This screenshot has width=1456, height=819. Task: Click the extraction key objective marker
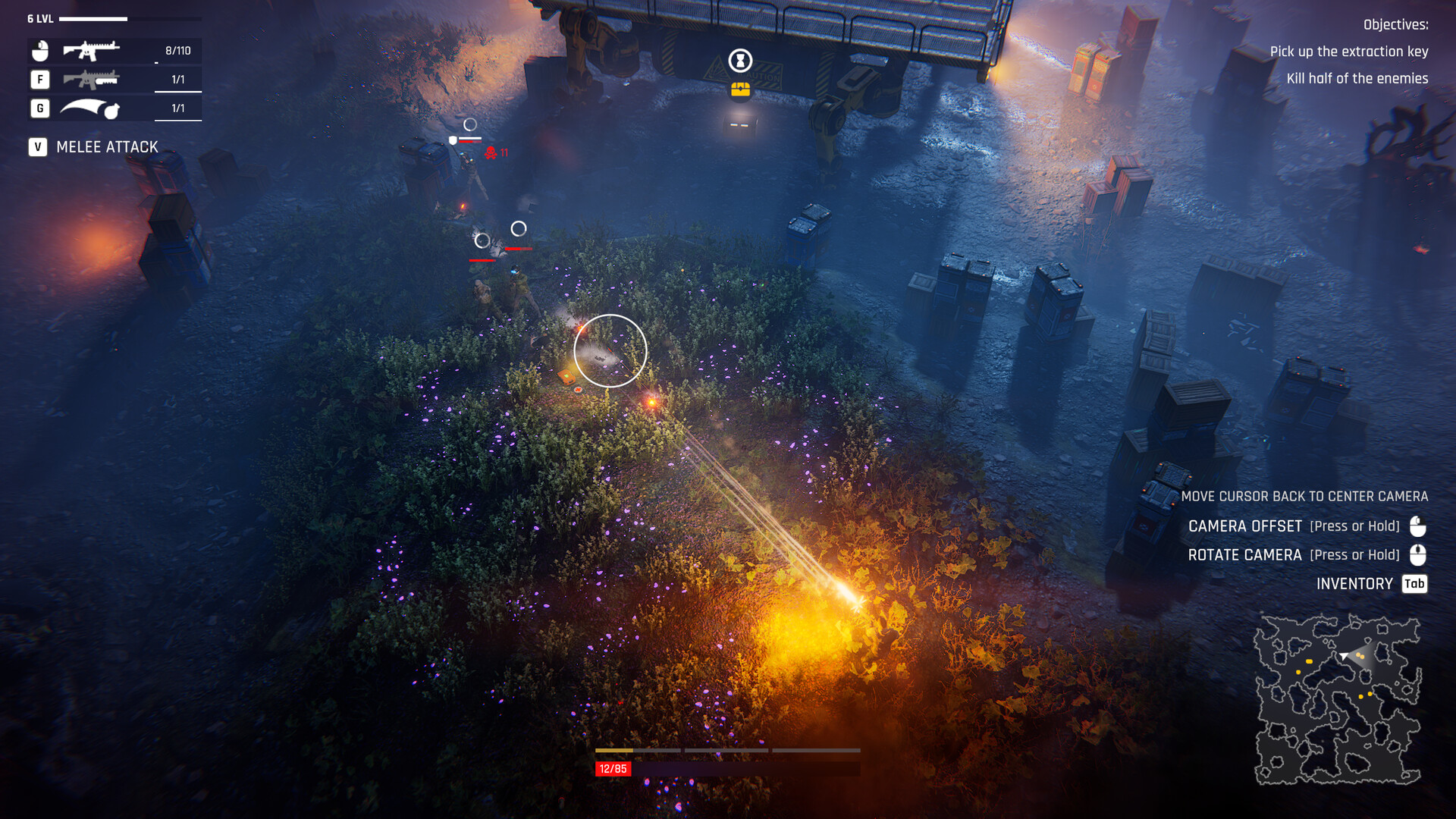(740, 60)
